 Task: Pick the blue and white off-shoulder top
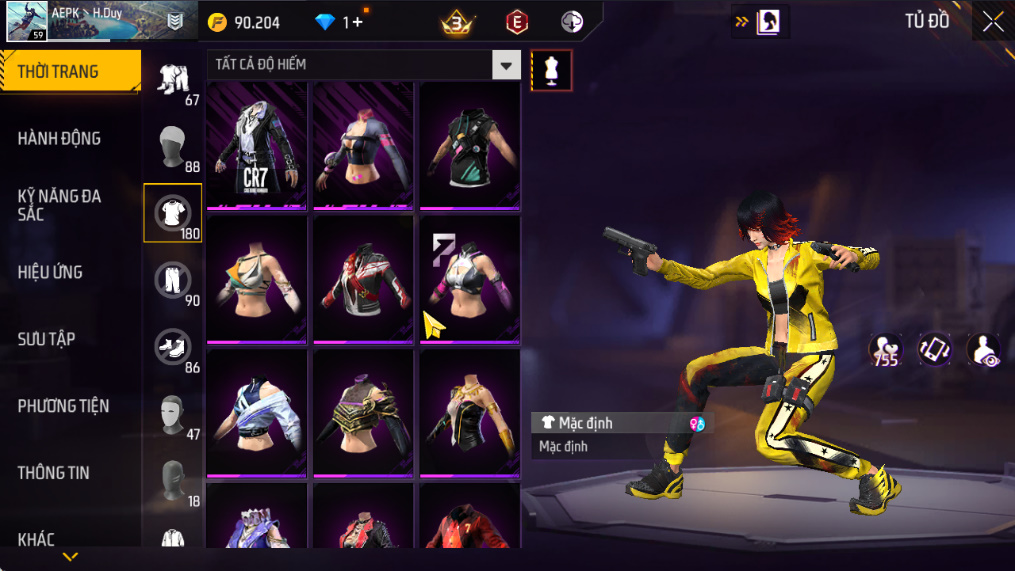[256, 412]
